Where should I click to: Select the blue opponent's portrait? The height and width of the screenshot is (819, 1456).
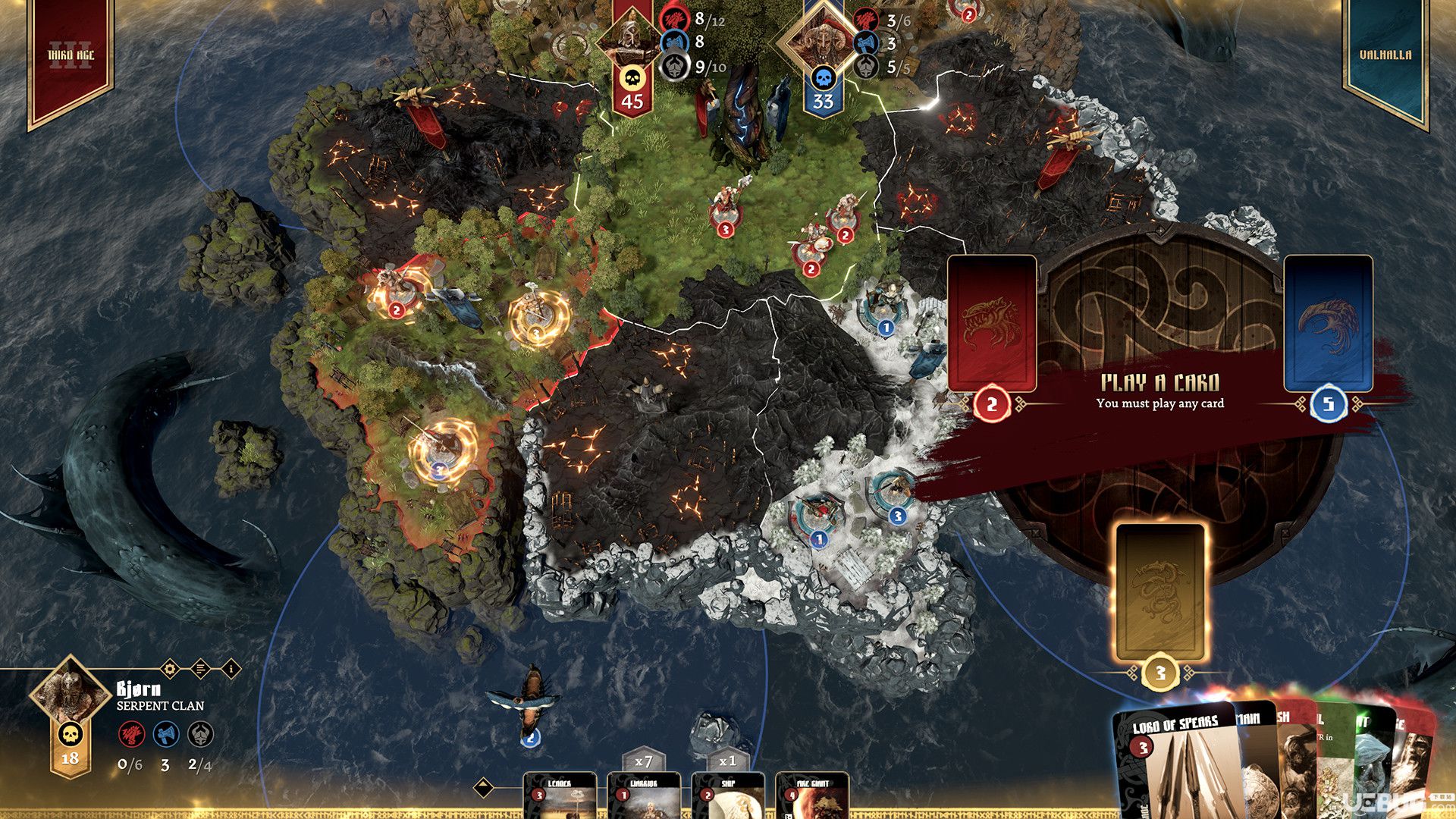point(822,36)
